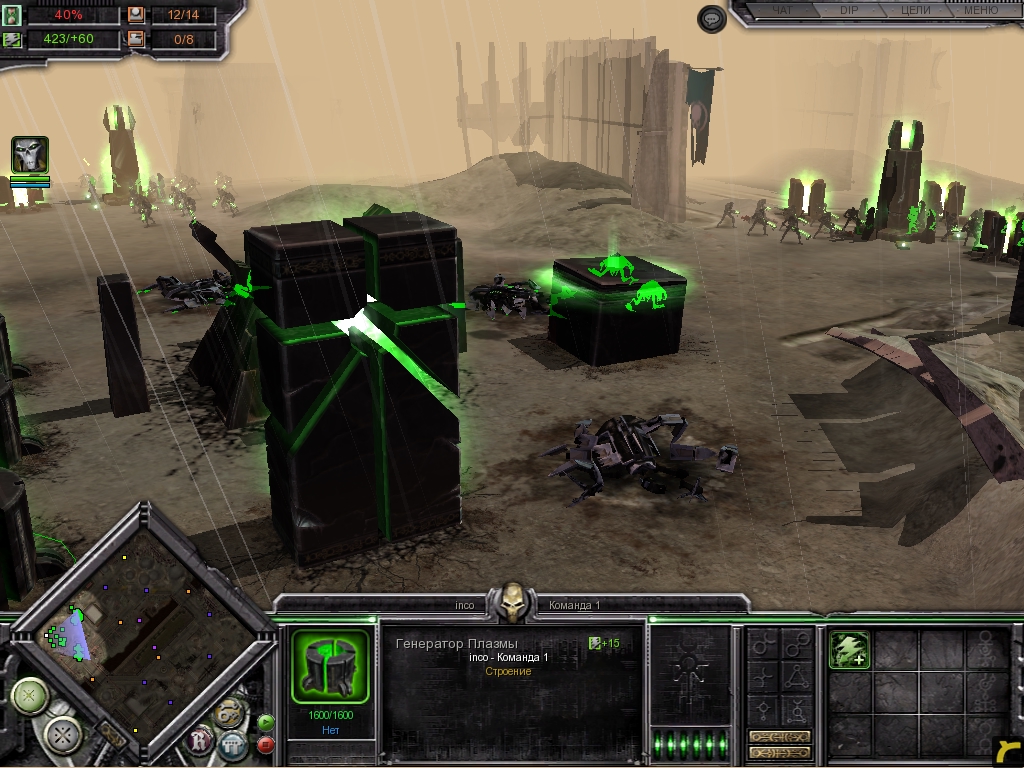This screenshot has height=768, width=1024.
Task: Click the blue pillared building round button
Action: tap(233, 744)
